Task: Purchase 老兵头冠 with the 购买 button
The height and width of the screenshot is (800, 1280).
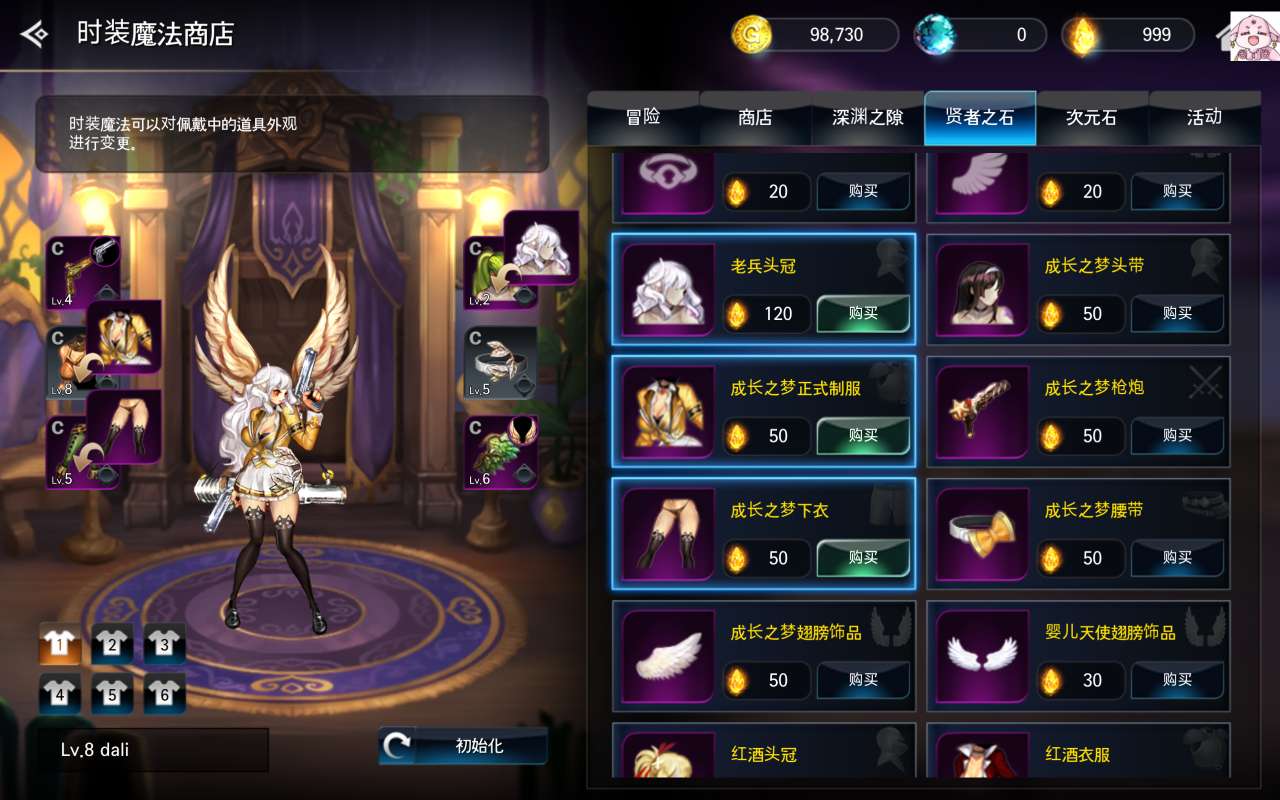Action: [x=862, y=314]
